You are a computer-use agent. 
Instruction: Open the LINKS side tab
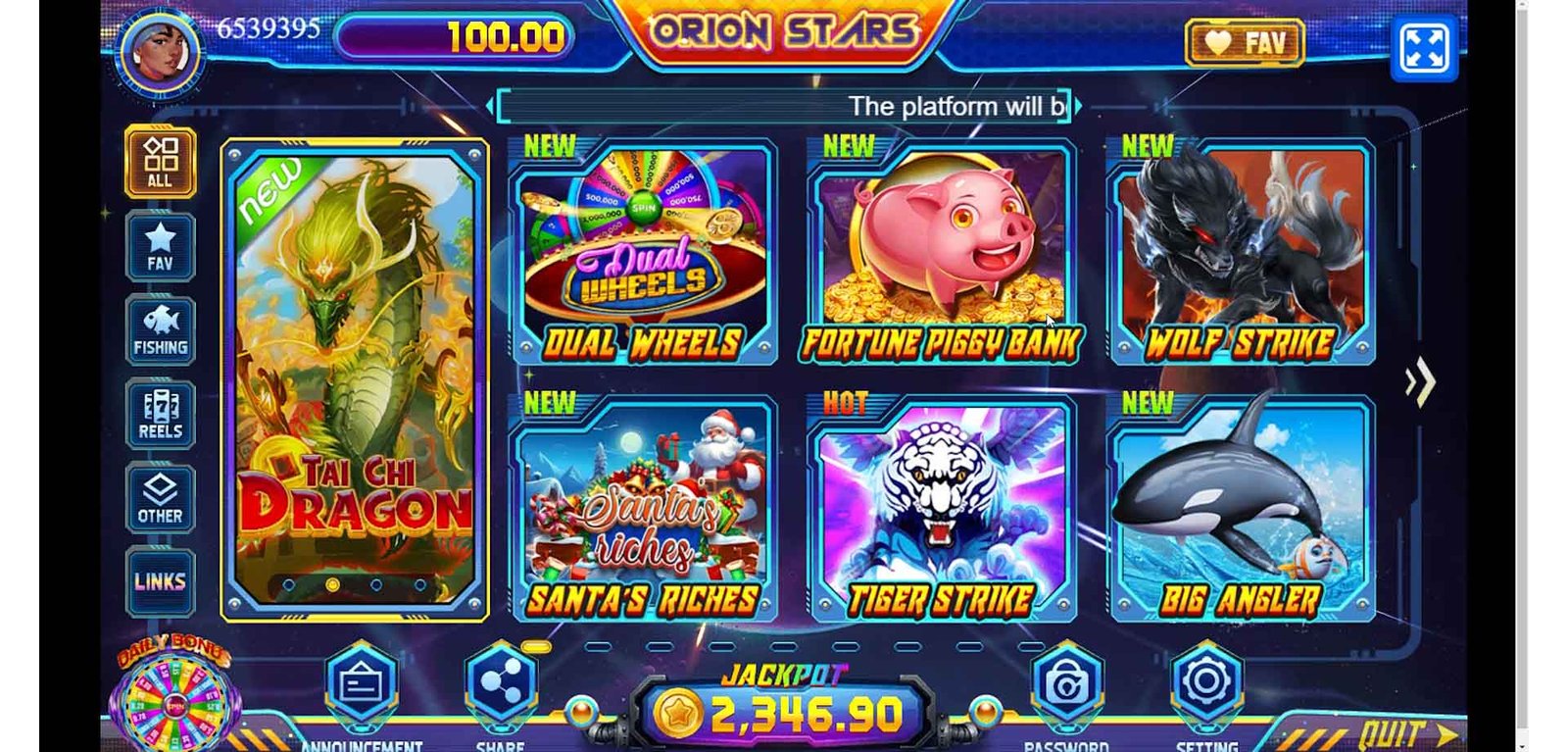pos(160,581)
